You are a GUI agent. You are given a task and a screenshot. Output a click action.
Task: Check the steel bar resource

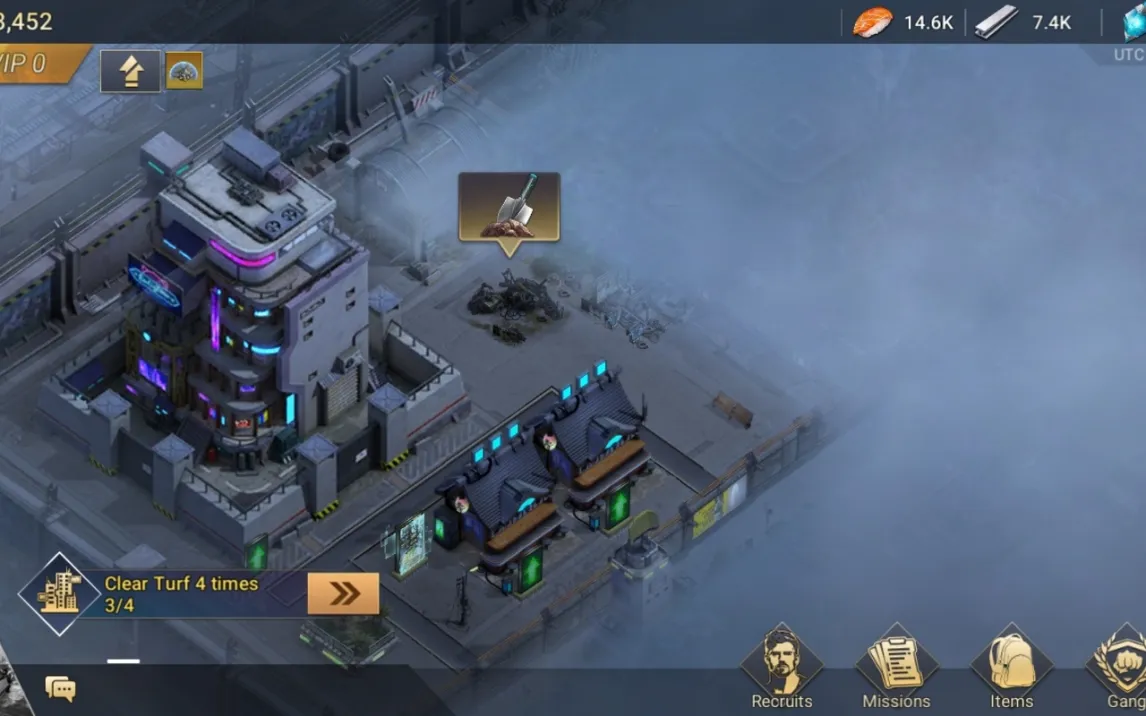(996, 22)
